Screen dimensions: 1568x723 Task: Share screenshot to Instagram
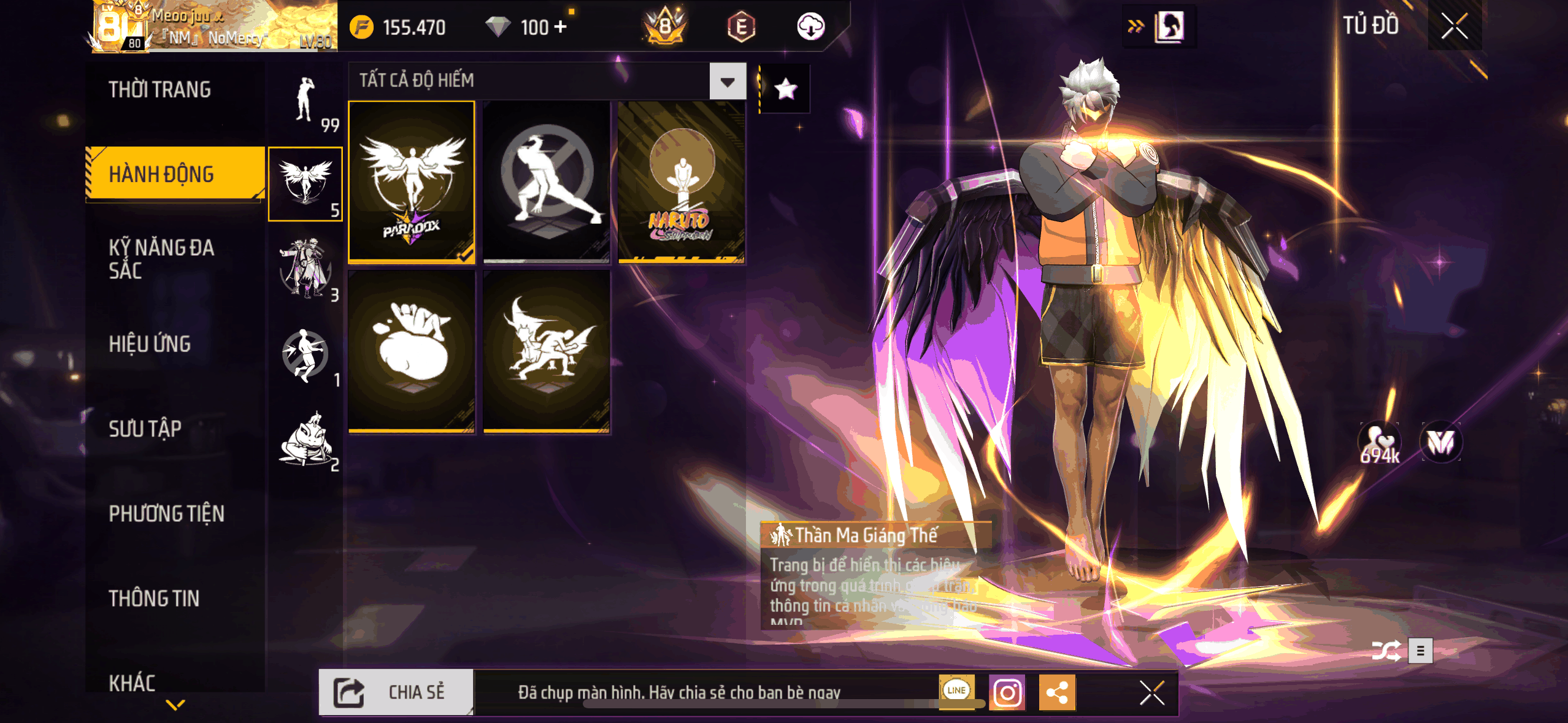click(x=1007, y=693)
